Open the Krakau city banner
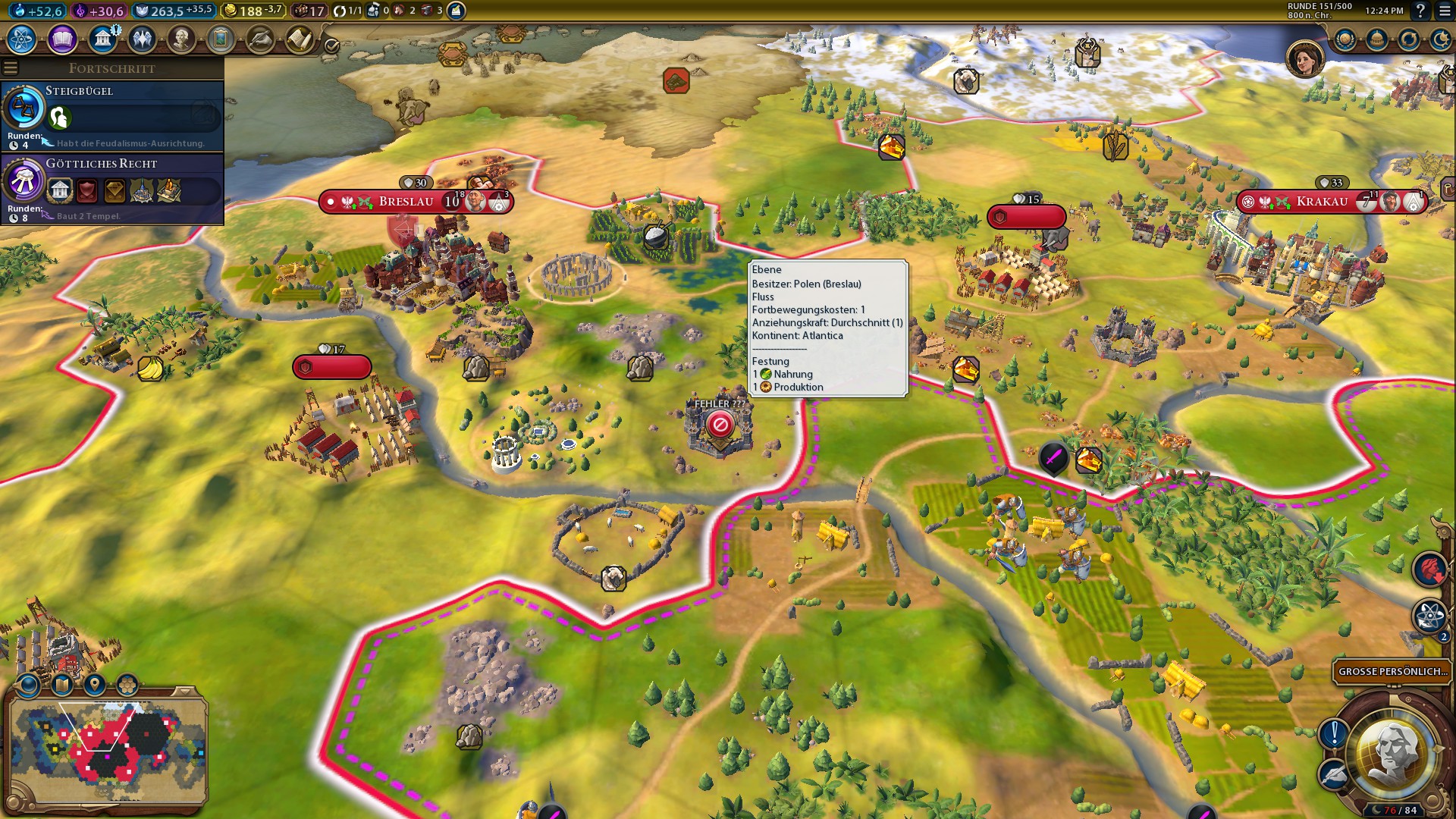 point(1322,202)
